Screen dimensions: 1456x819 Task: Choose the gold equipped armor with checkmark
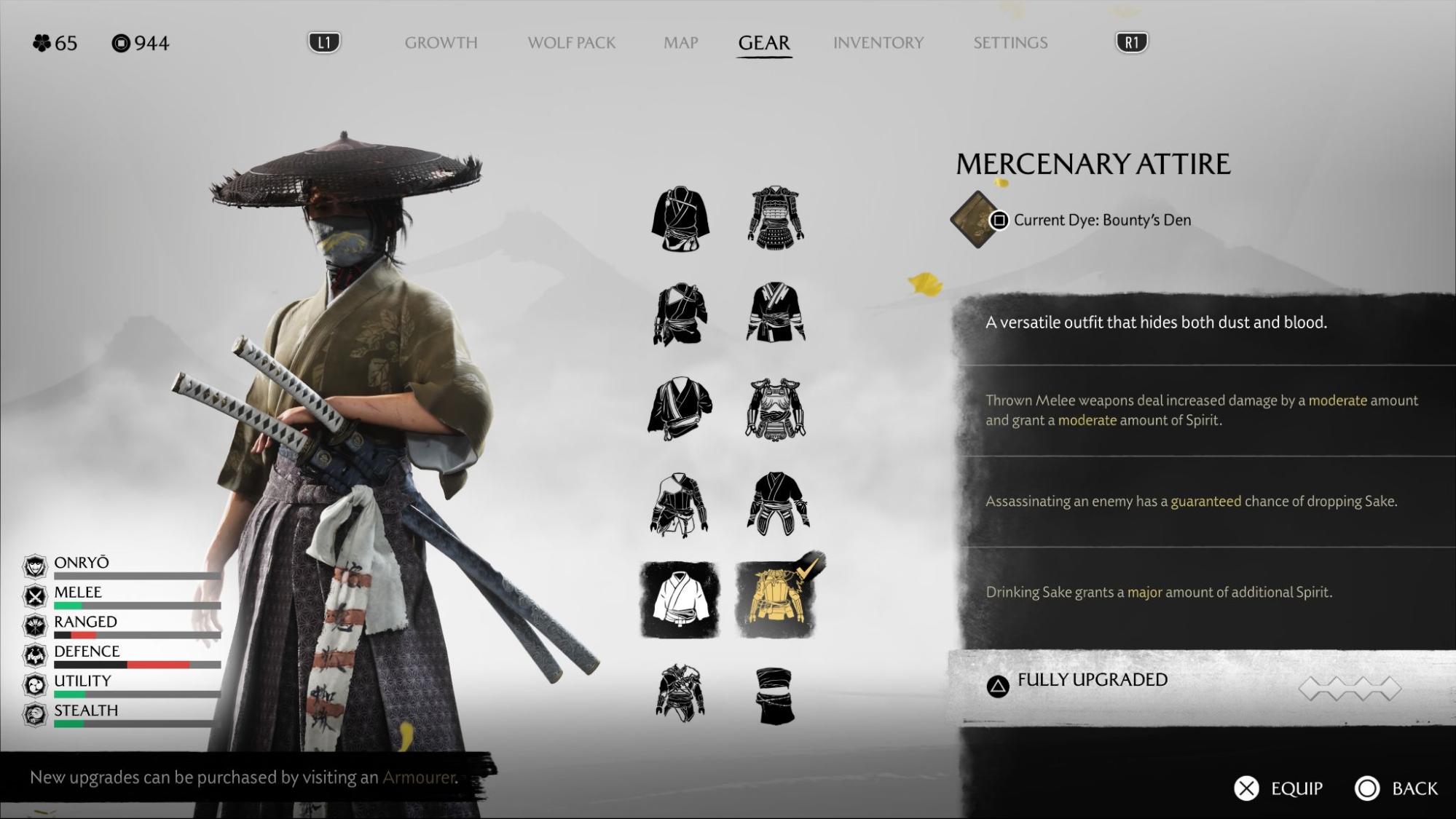pos(776,600)
